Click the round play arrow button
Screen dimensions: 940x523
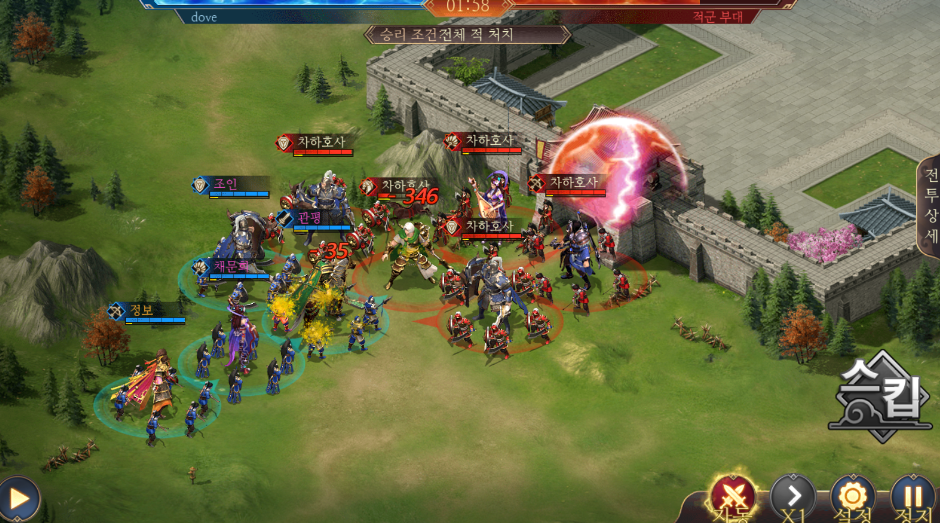(x=17, y=498)
